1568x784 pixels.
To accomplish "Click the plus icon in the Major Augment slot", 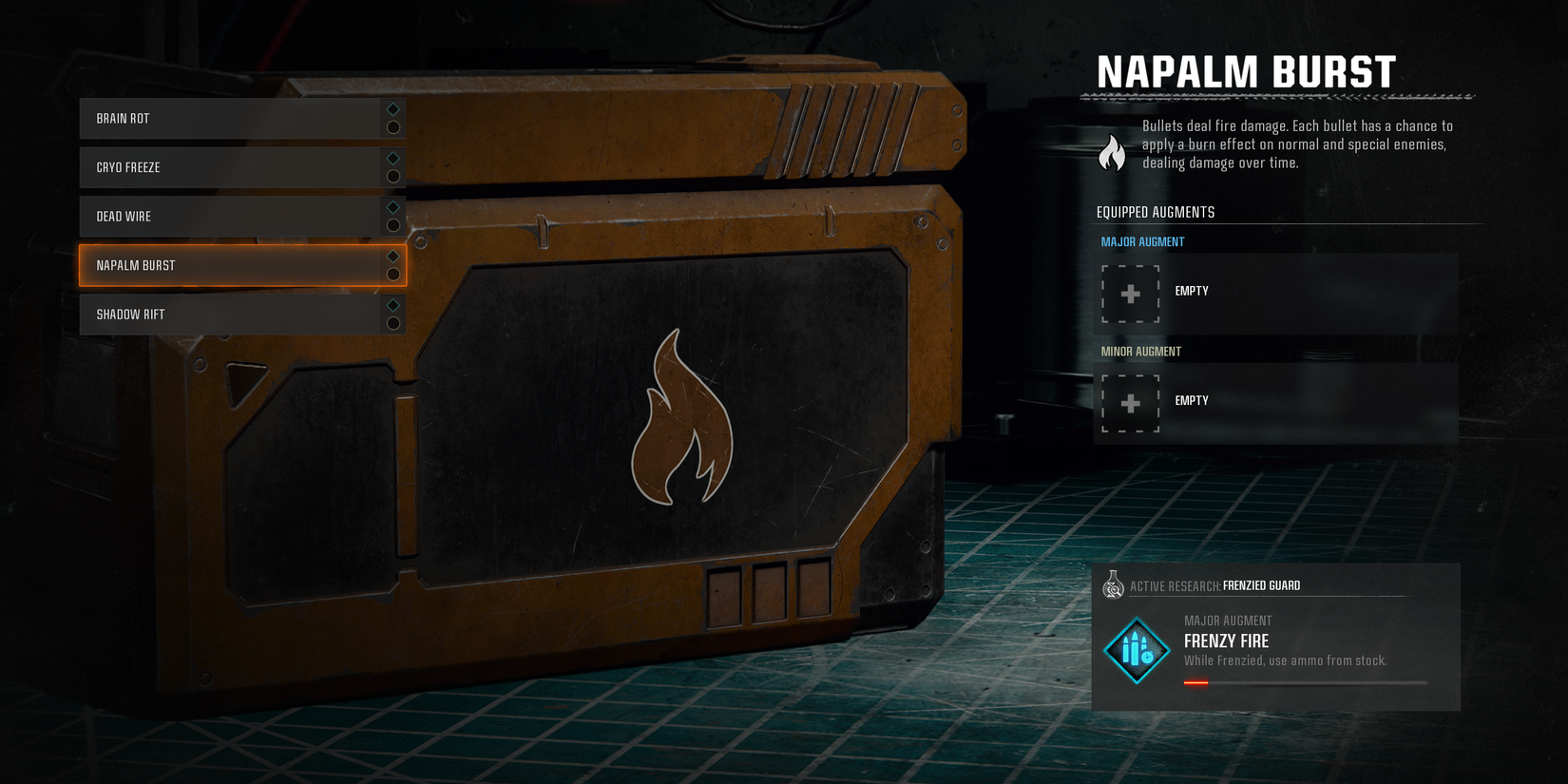I will (x=1130, y=294).
